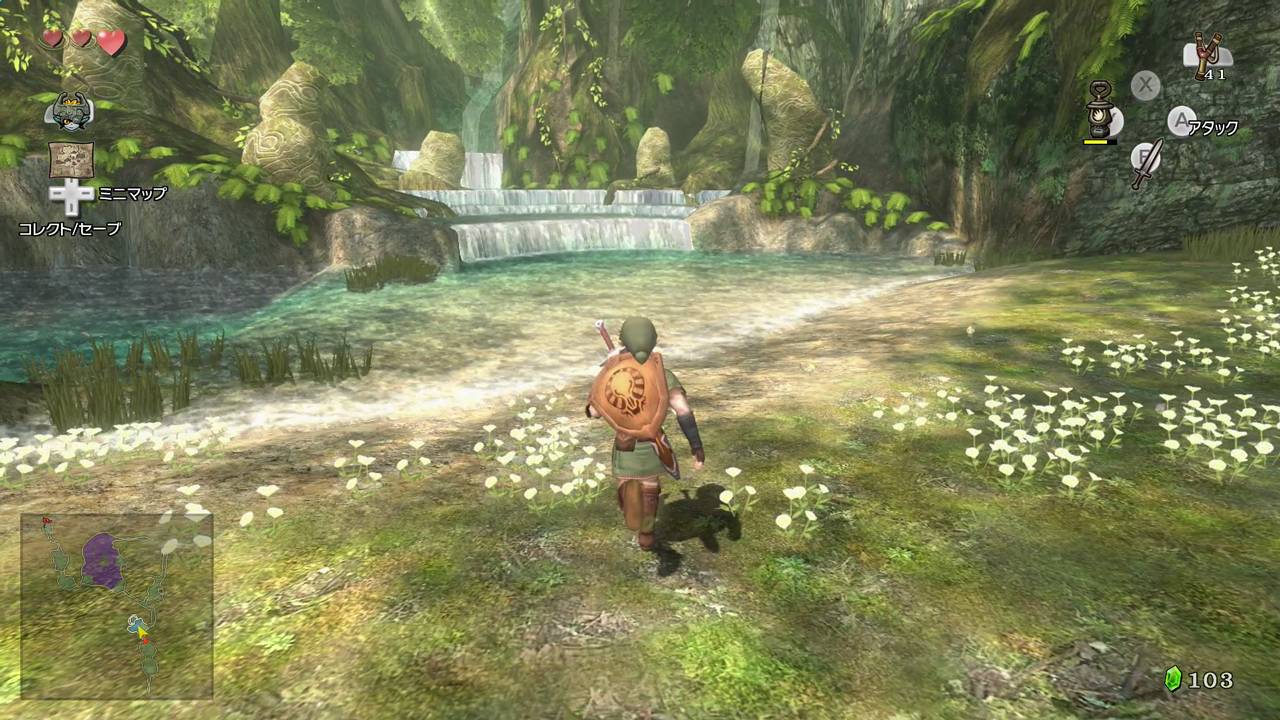Open the map scroll icon
This screenshot has width=1280, height=720.
71,160
